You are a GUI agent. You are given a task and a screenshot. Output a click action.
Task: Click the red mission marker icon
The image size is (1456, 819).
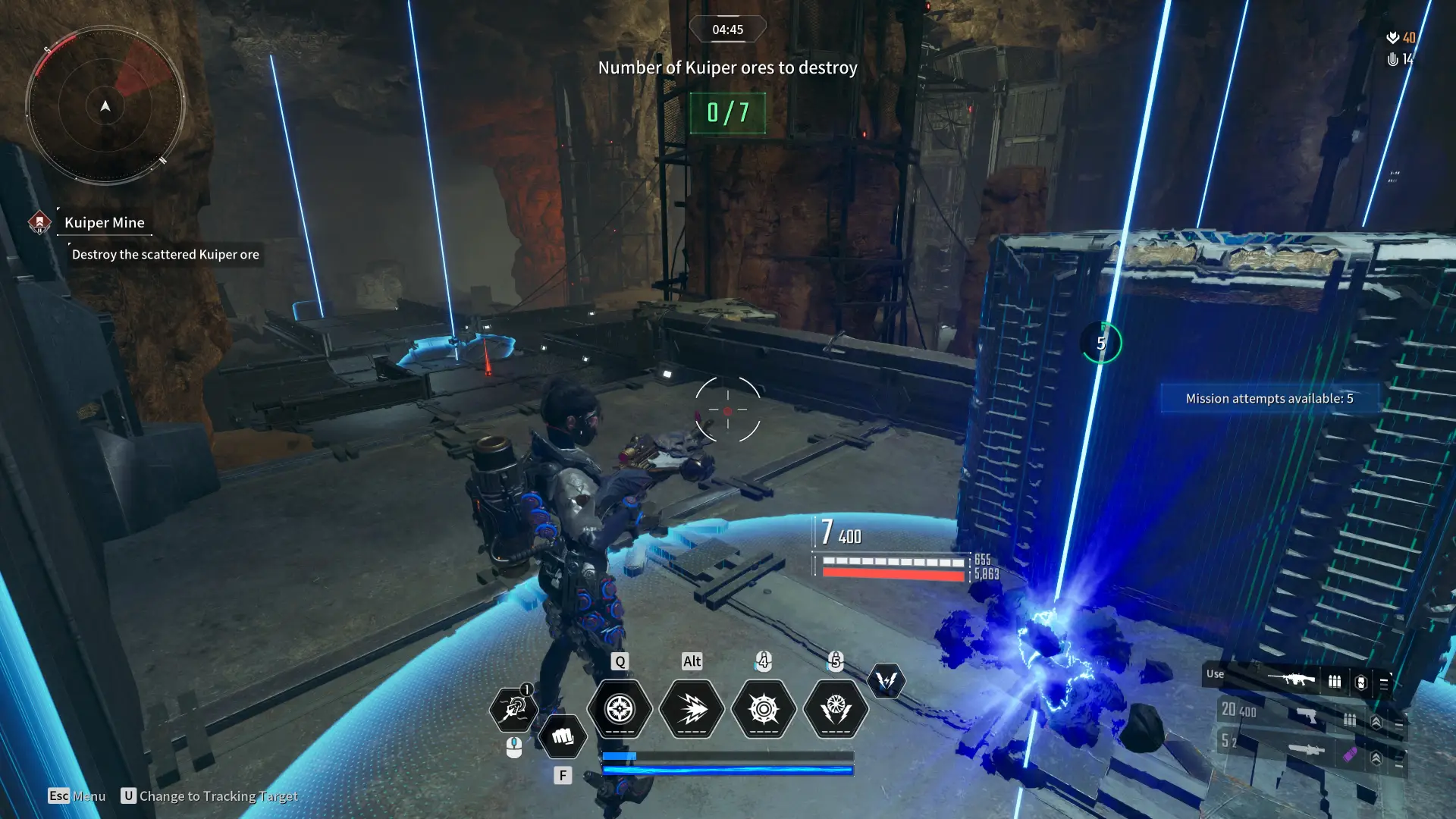(39, 222)
